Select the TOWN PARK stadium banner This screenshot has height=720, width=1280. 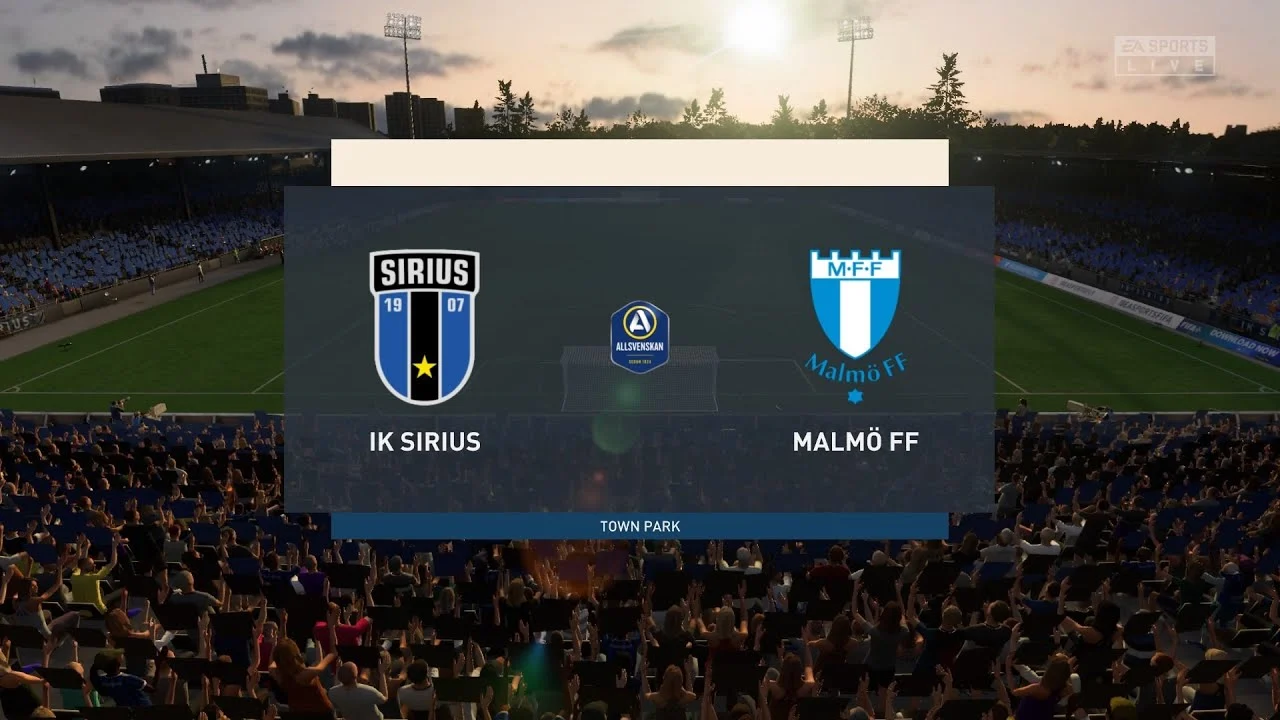pyautogui.click(x=640, y=525)
